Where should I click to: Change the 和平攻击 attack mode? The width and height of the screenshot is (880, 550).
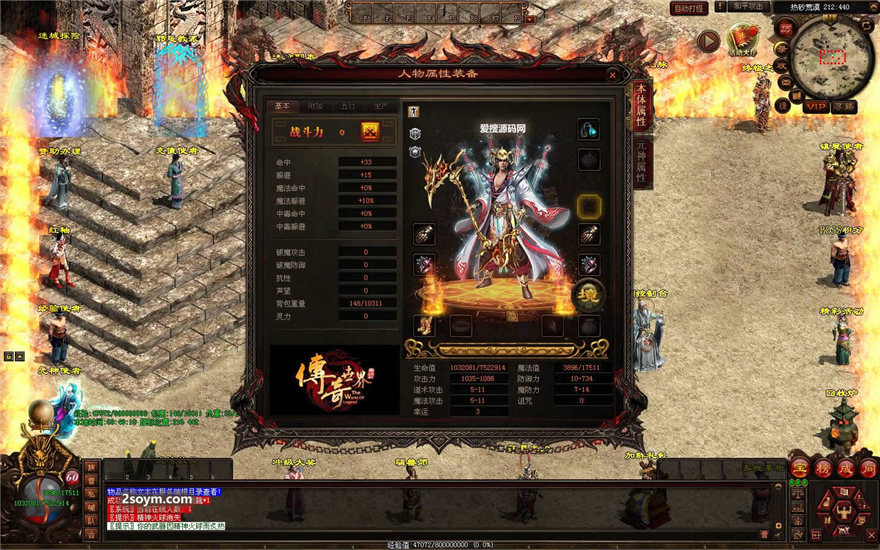(x=748, y=7)
